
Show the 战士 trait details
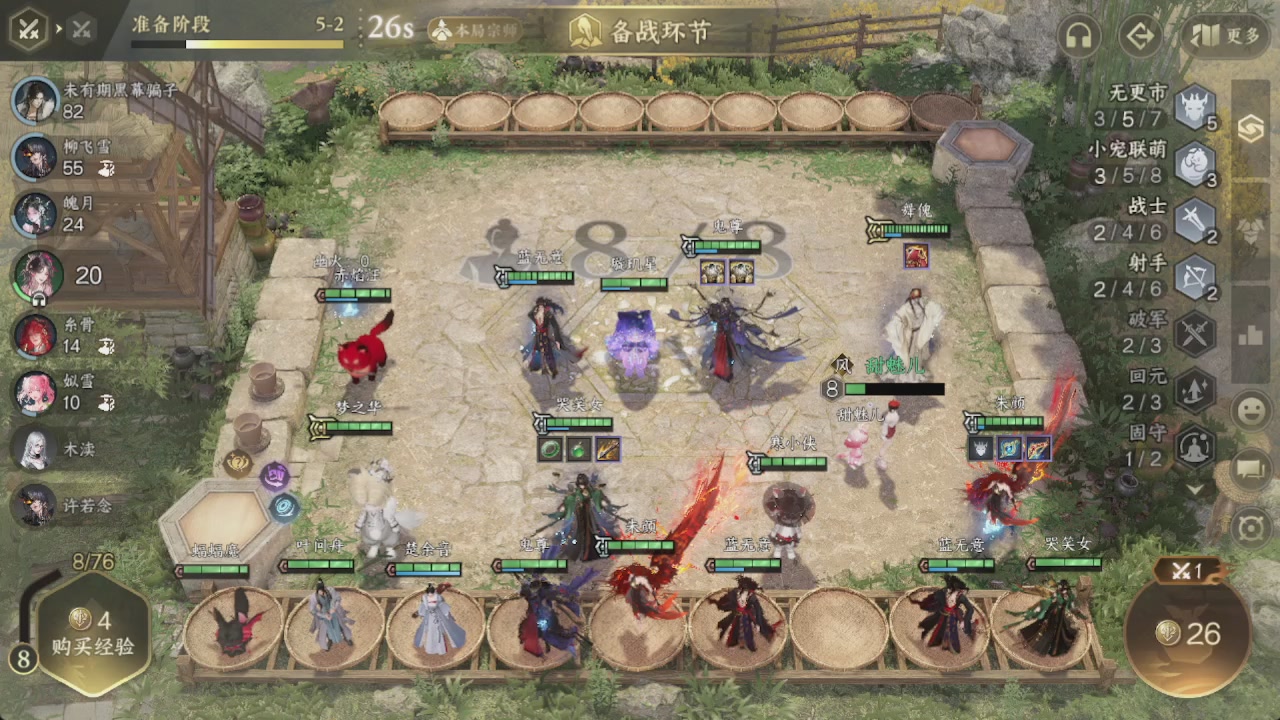click(1194, 220)
